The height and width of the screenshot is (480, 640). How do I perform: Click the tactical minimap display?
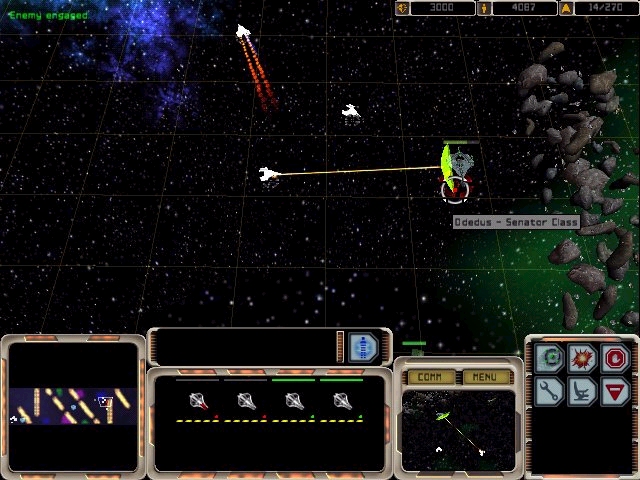point(458,429)
